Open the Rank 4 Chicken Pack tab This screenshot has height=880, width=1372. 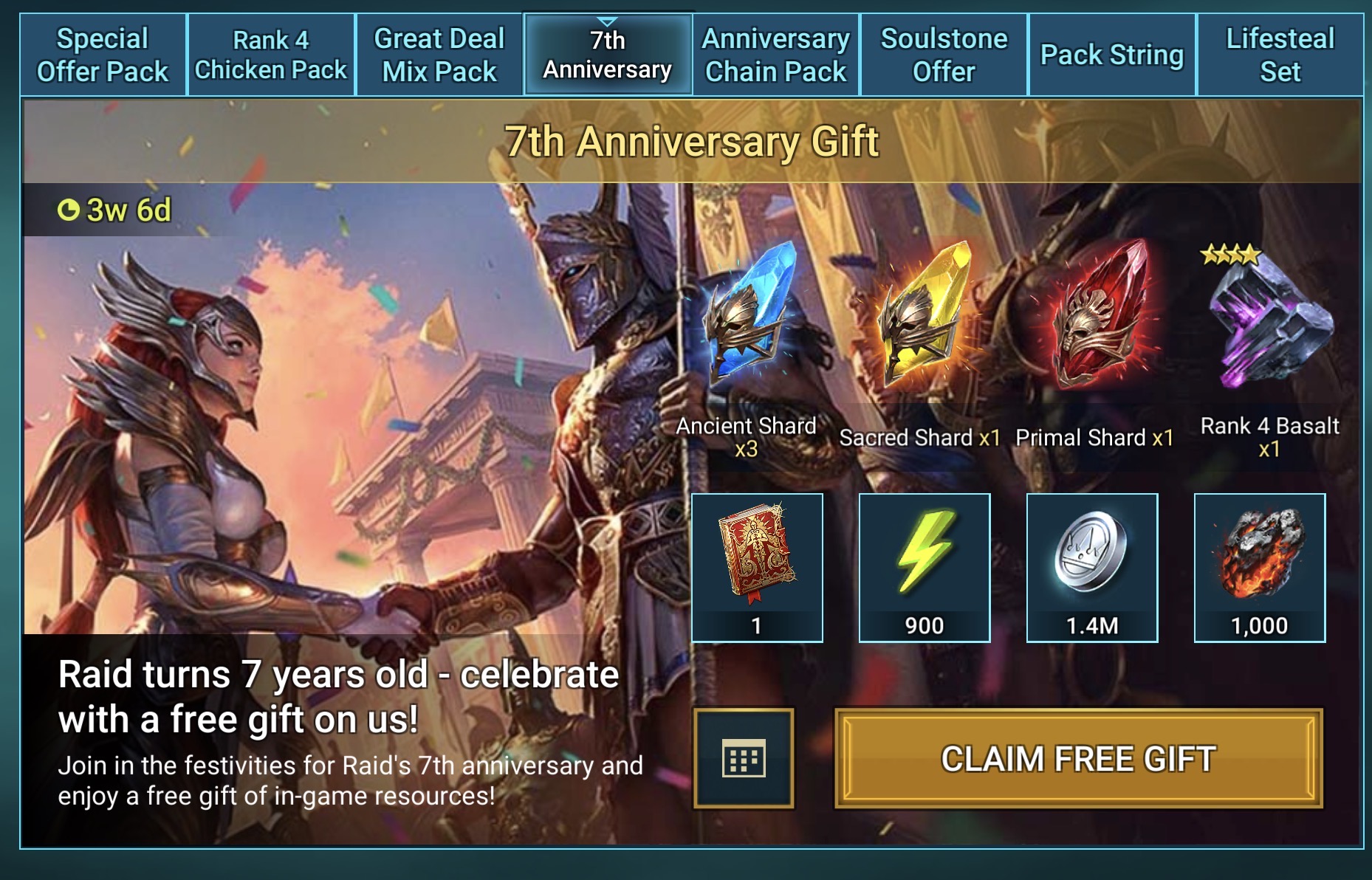[271, 55]
